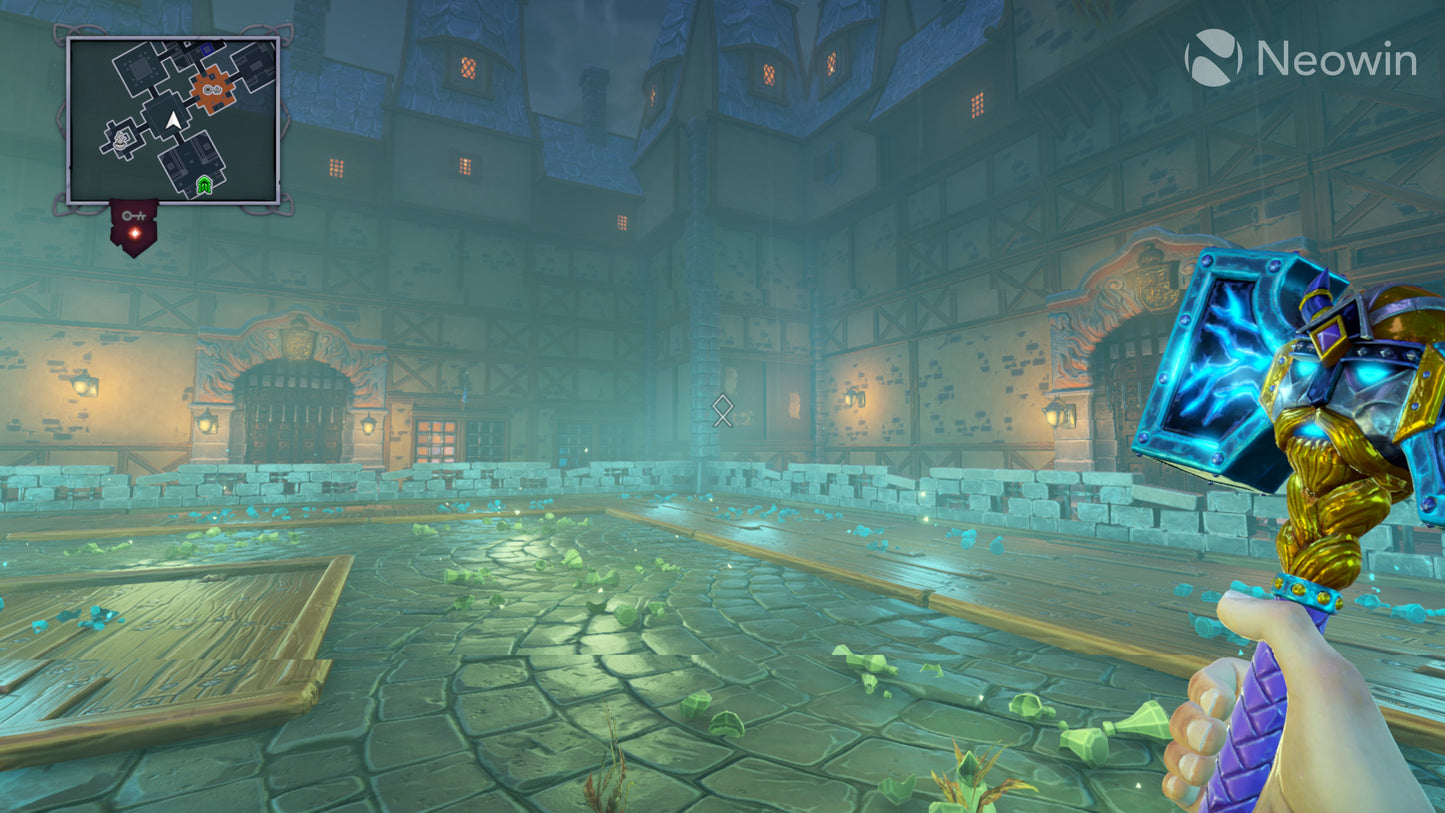
Task: Click the diamond crosshair reticle
Action: click(721, 410)
